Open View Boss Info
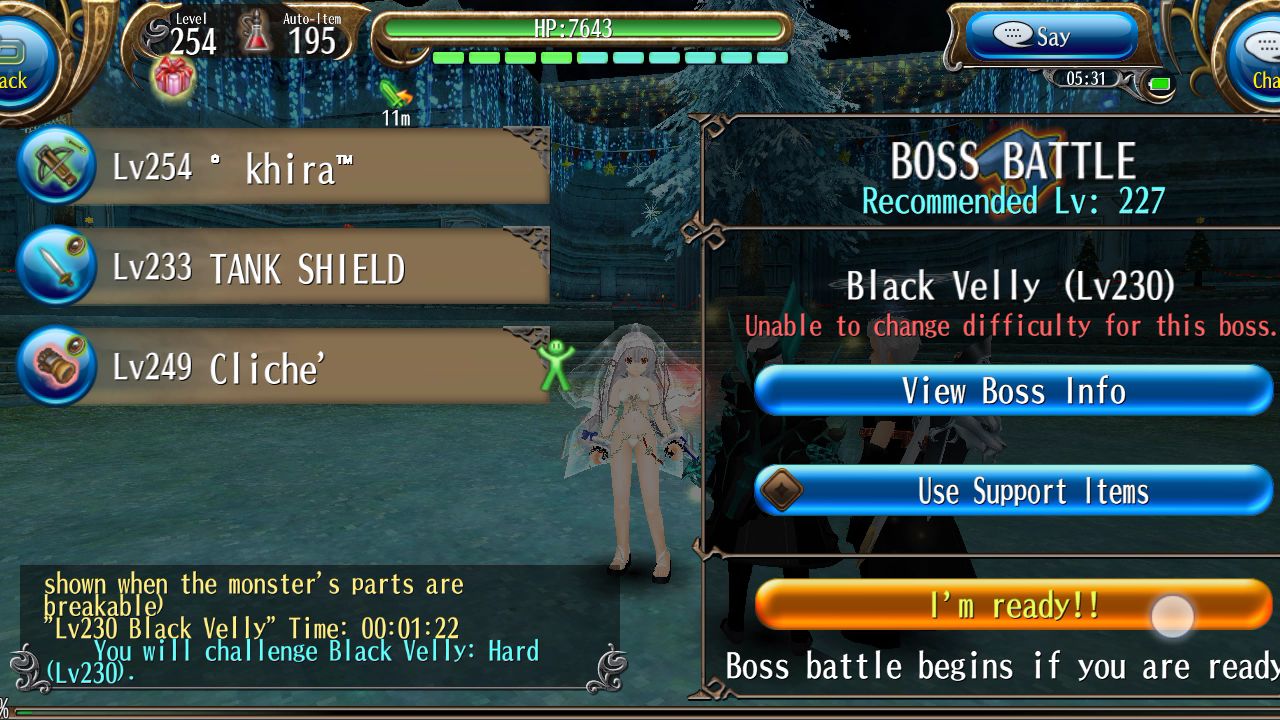1280x720 pixels. point(1013,390)
